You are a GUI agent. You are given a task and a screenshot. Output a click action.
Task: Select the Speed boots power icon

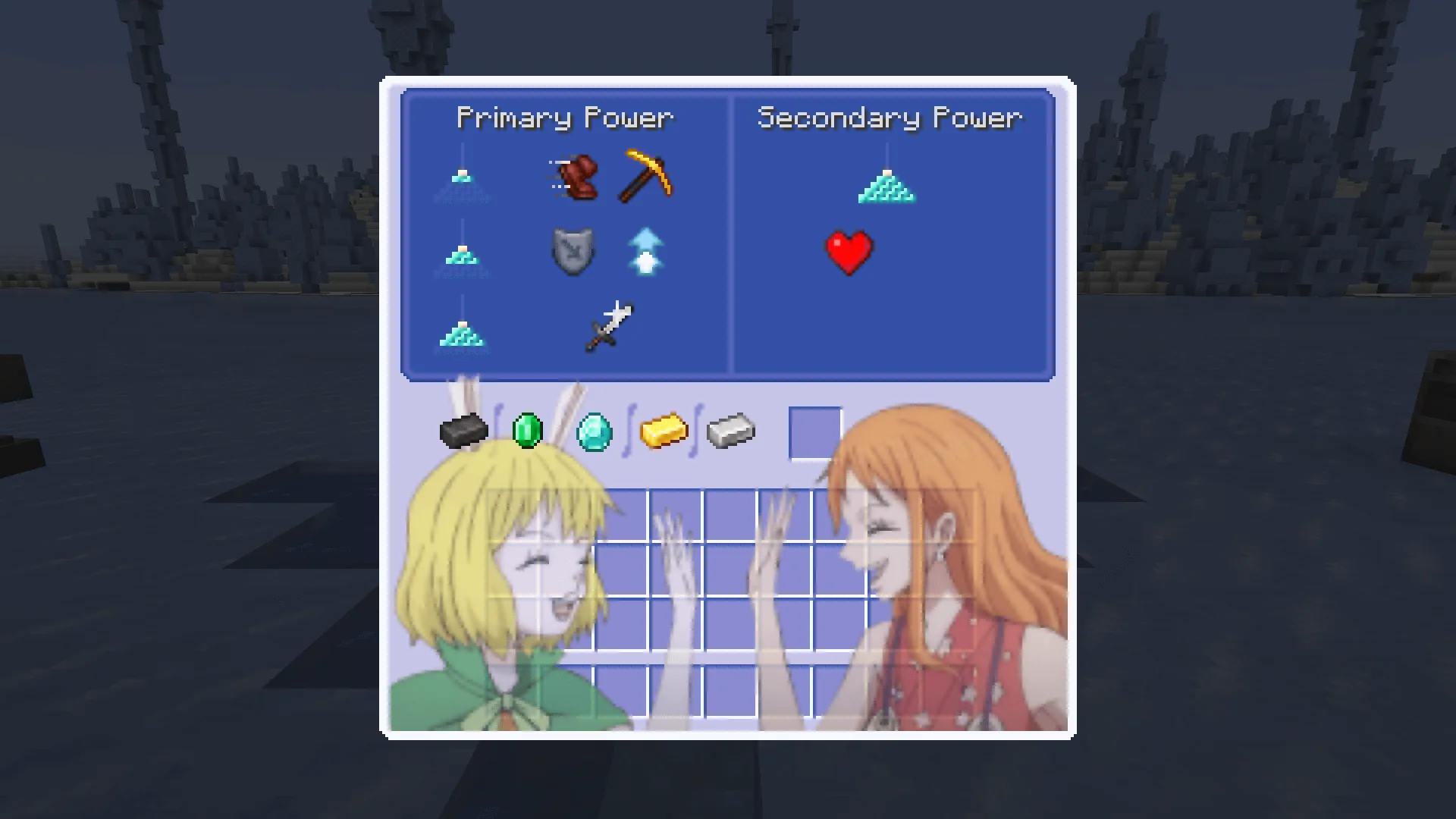pyautogui.click(x=574, y=178)
